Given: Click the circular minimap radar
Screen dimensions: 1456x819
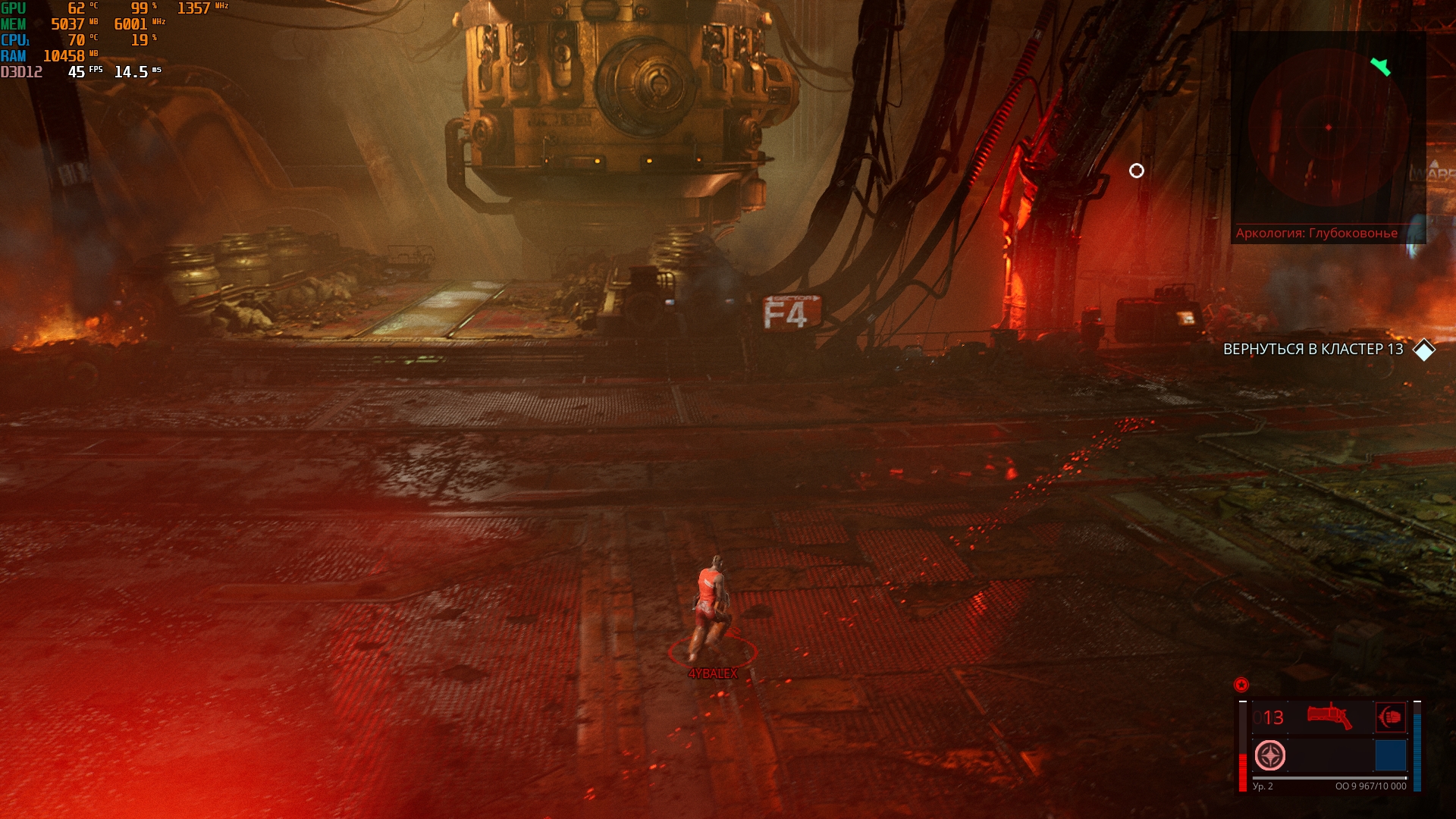Looking at the screenshot, I should pos(1328,127).
